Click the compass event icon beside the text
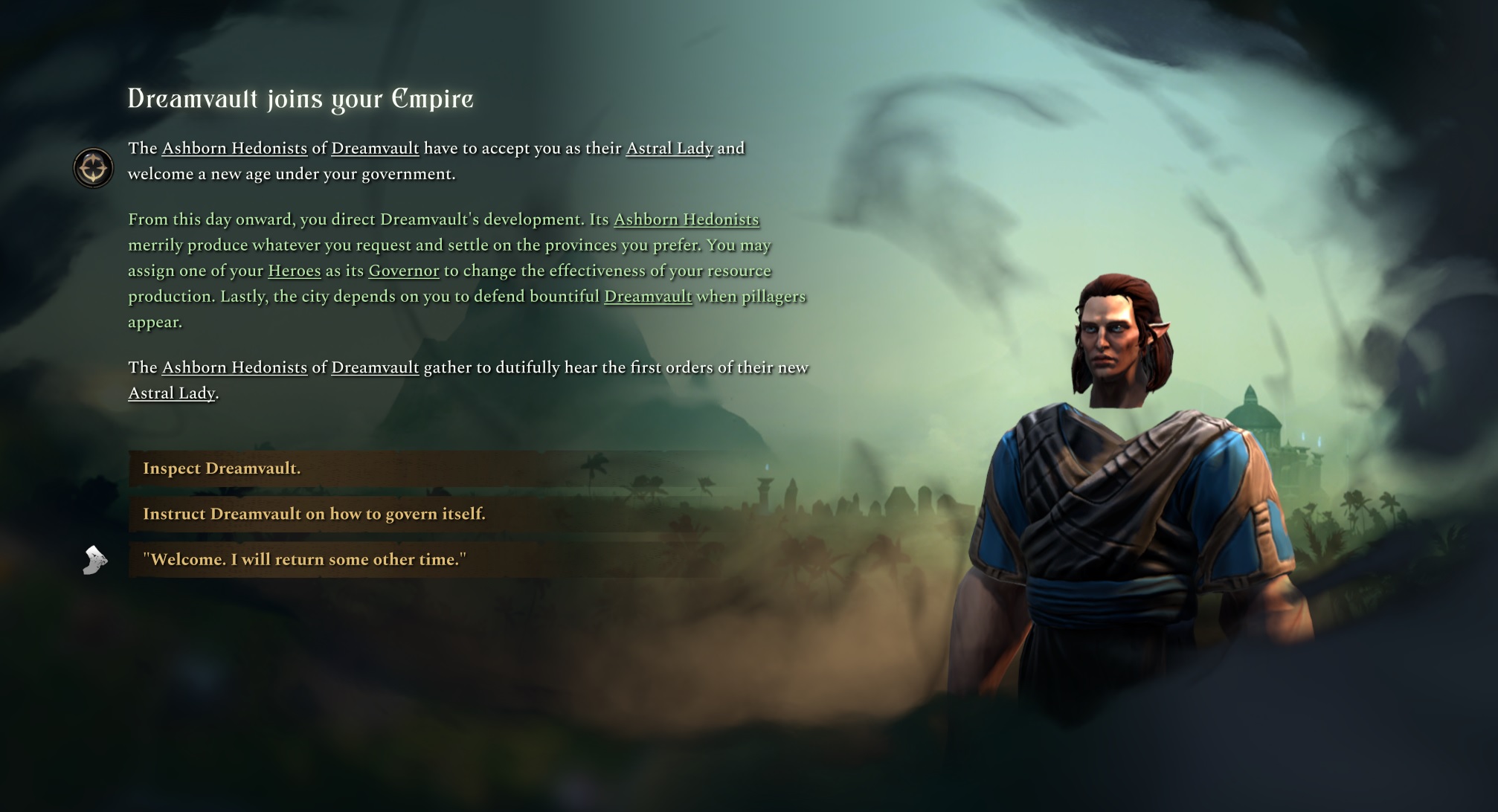The width and height of the screenshot is (1498, 812). [92, 167]
